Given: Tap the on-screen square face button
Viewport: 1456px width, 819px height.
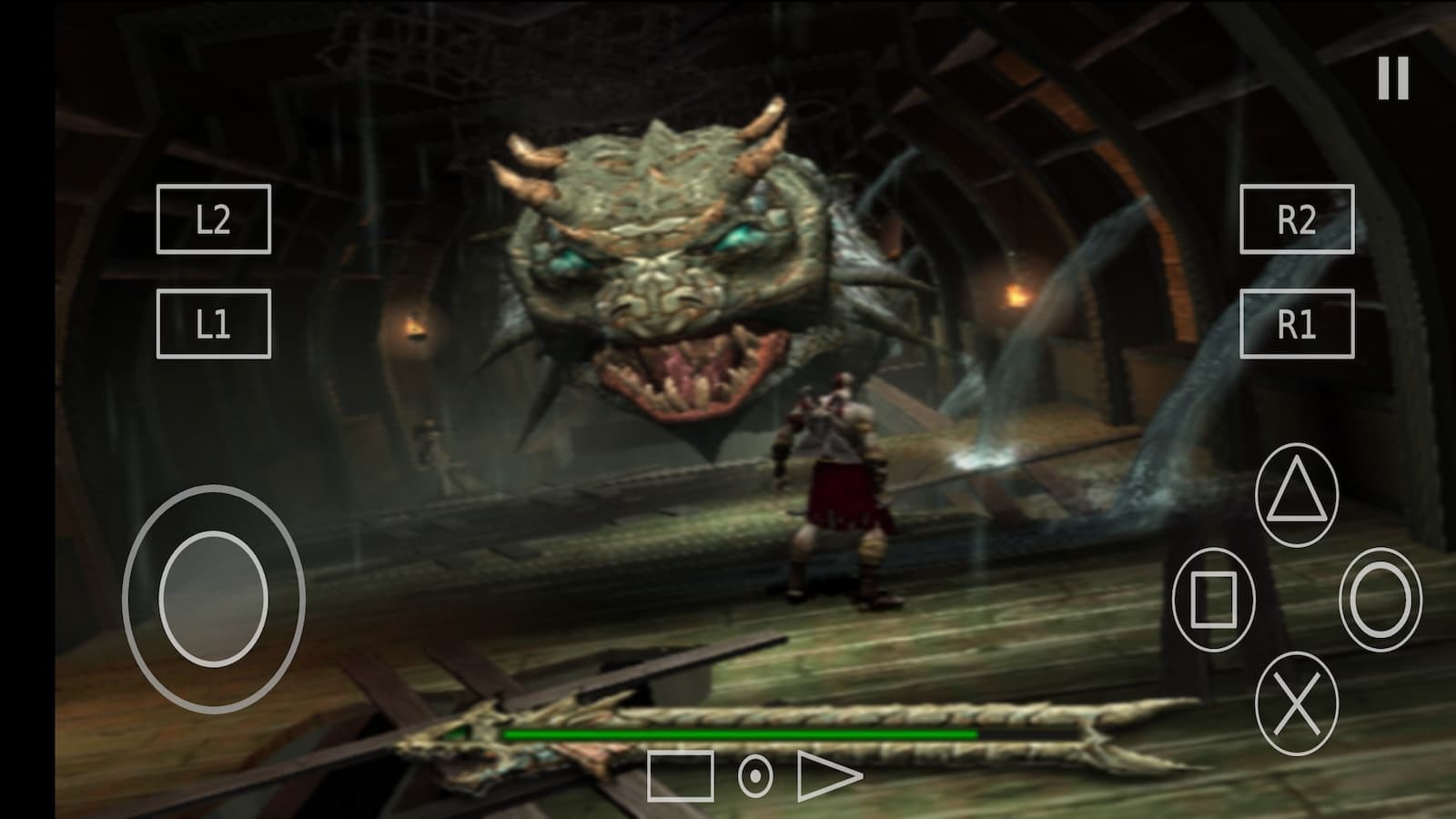Looking at the screenshot, I should pyautogui.click(x=1214, y=600).
